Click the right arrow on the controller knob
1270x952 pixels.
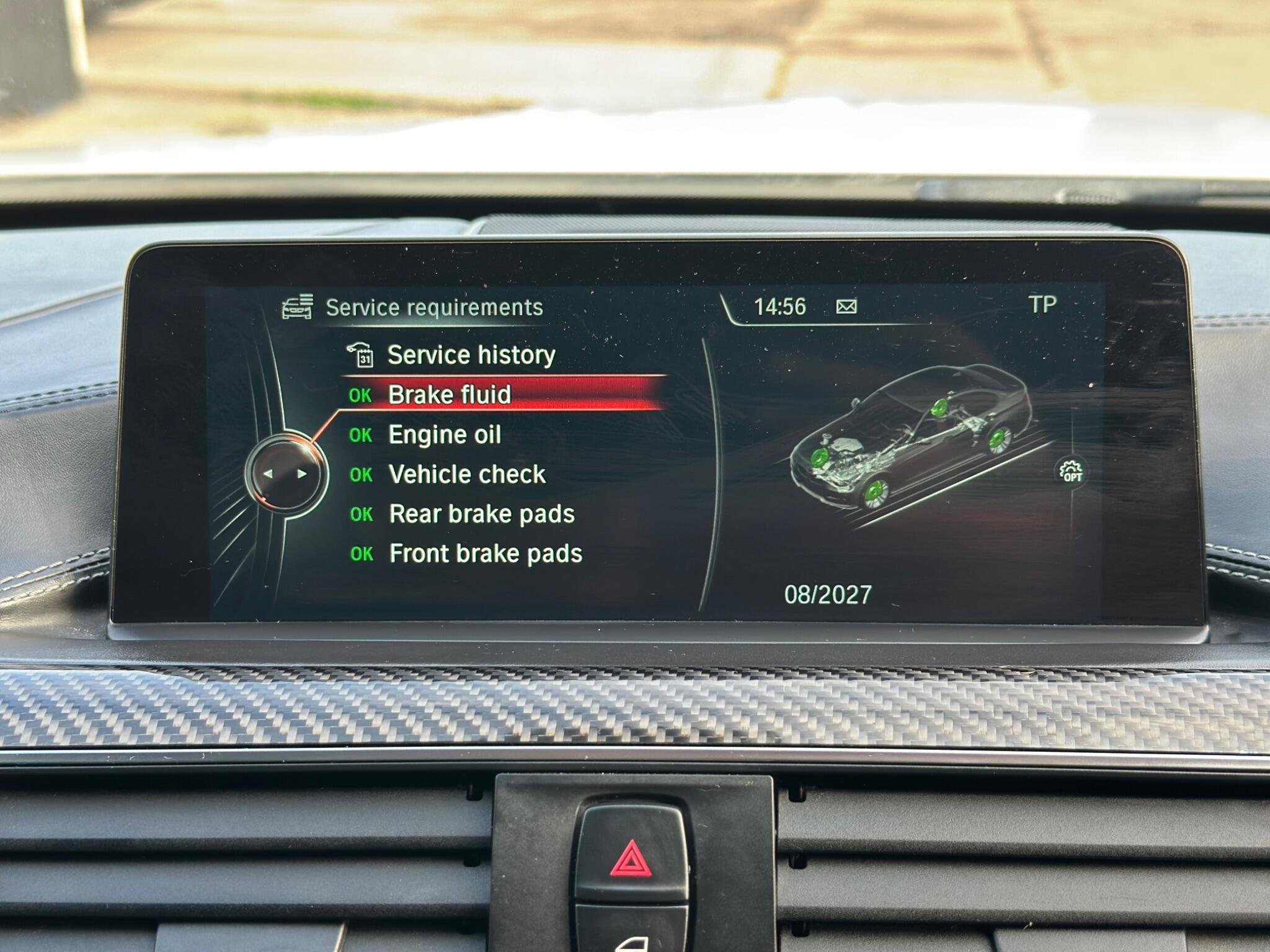302,474
